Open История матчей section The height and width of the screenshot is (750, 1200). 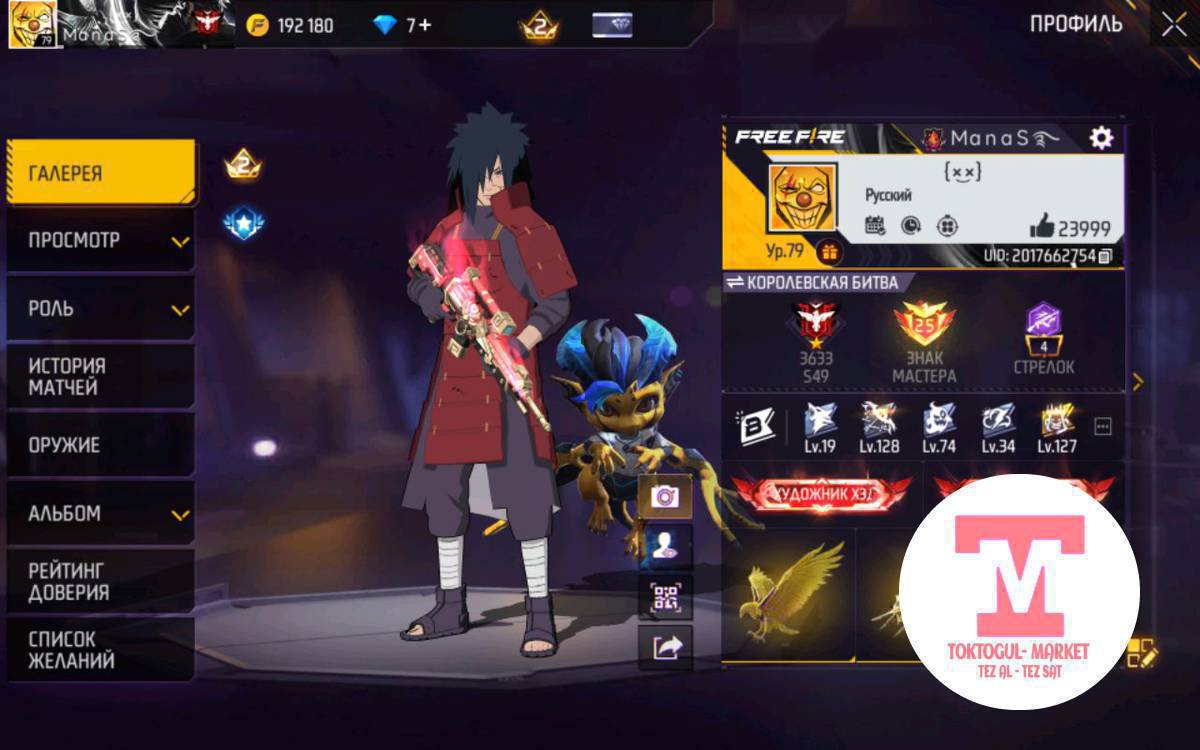[x=100, y=377]
